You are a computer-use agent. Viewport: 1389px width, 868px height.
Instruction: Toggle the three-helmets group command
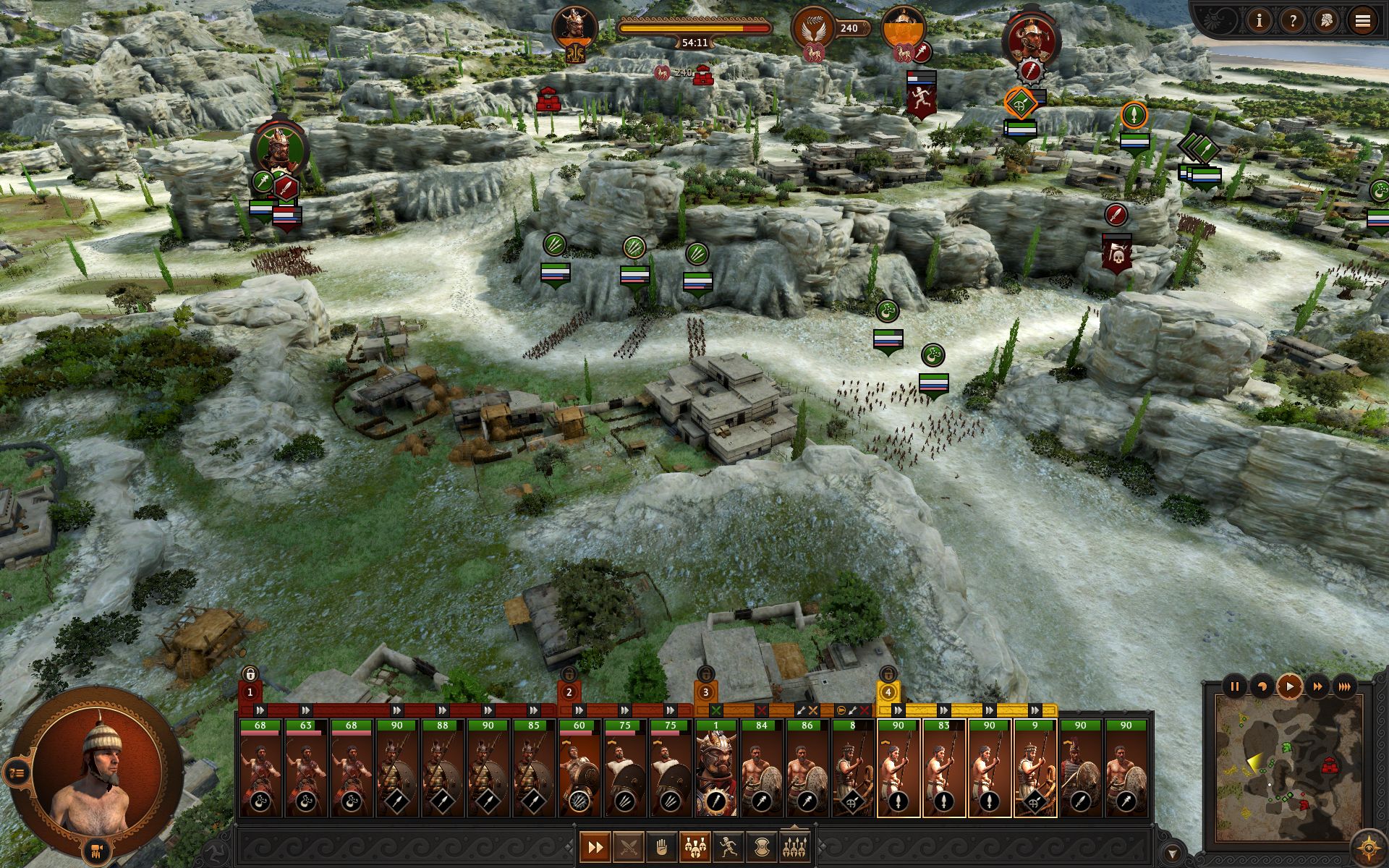pyautogui.click(x=694, y=846)
